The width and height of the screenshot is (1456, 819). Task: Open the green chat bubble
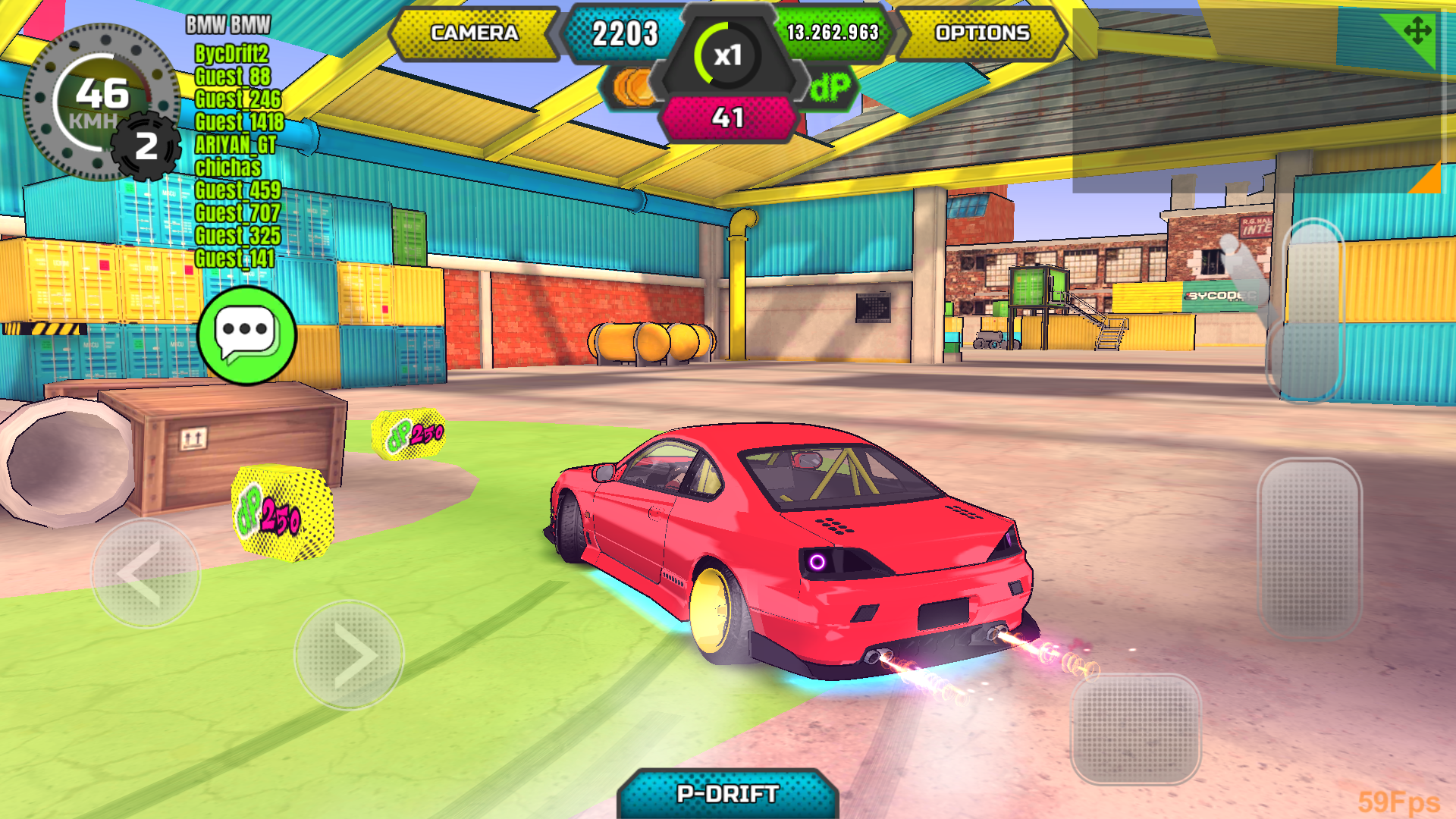coord(244,335)
